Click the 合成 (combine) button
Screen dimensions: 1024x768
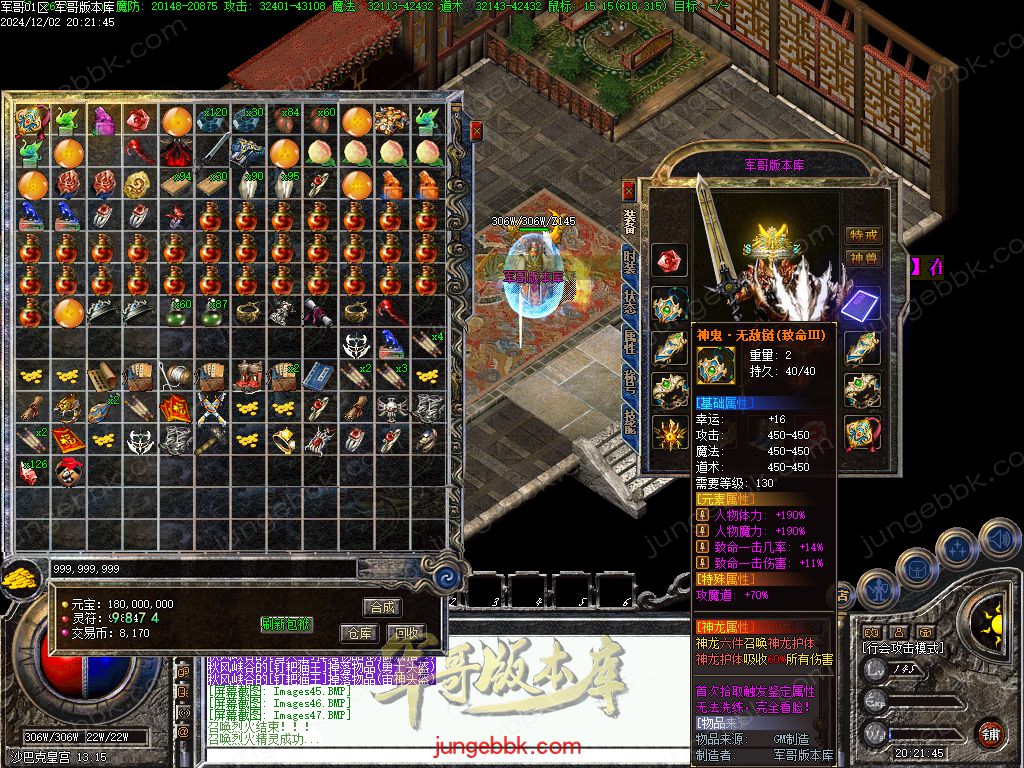point(382,607)
